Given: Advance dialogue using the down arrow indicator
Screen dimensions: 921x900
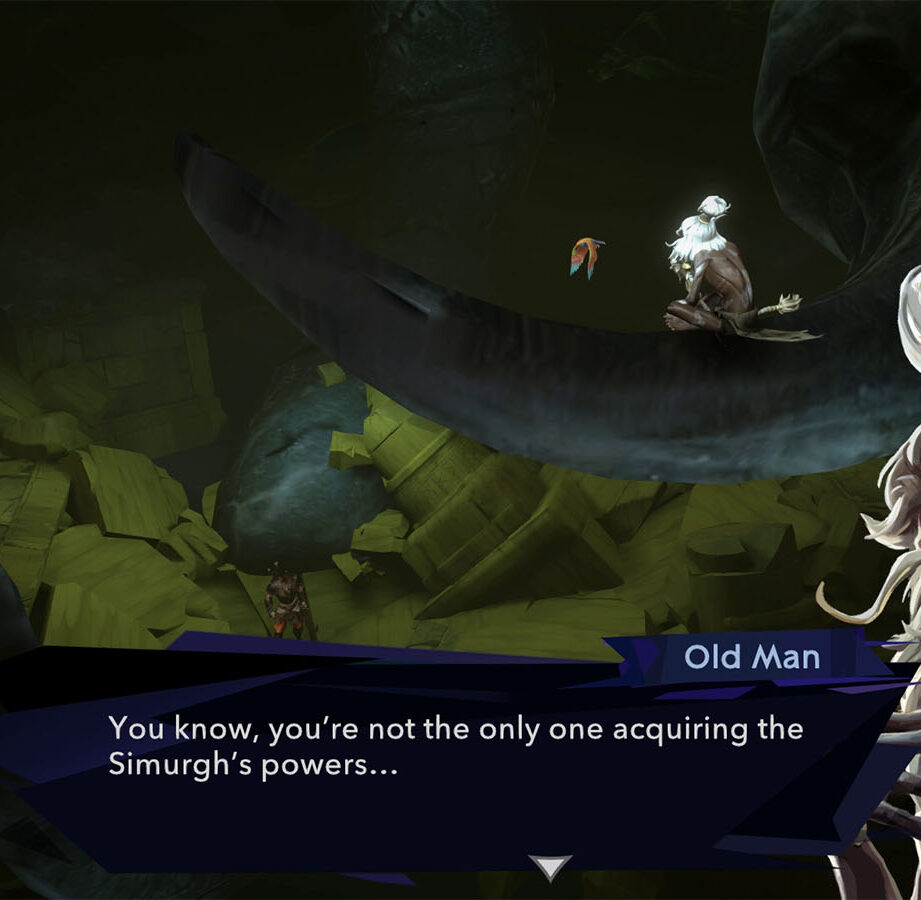Looking at the screenshot, I should (549, 866).
